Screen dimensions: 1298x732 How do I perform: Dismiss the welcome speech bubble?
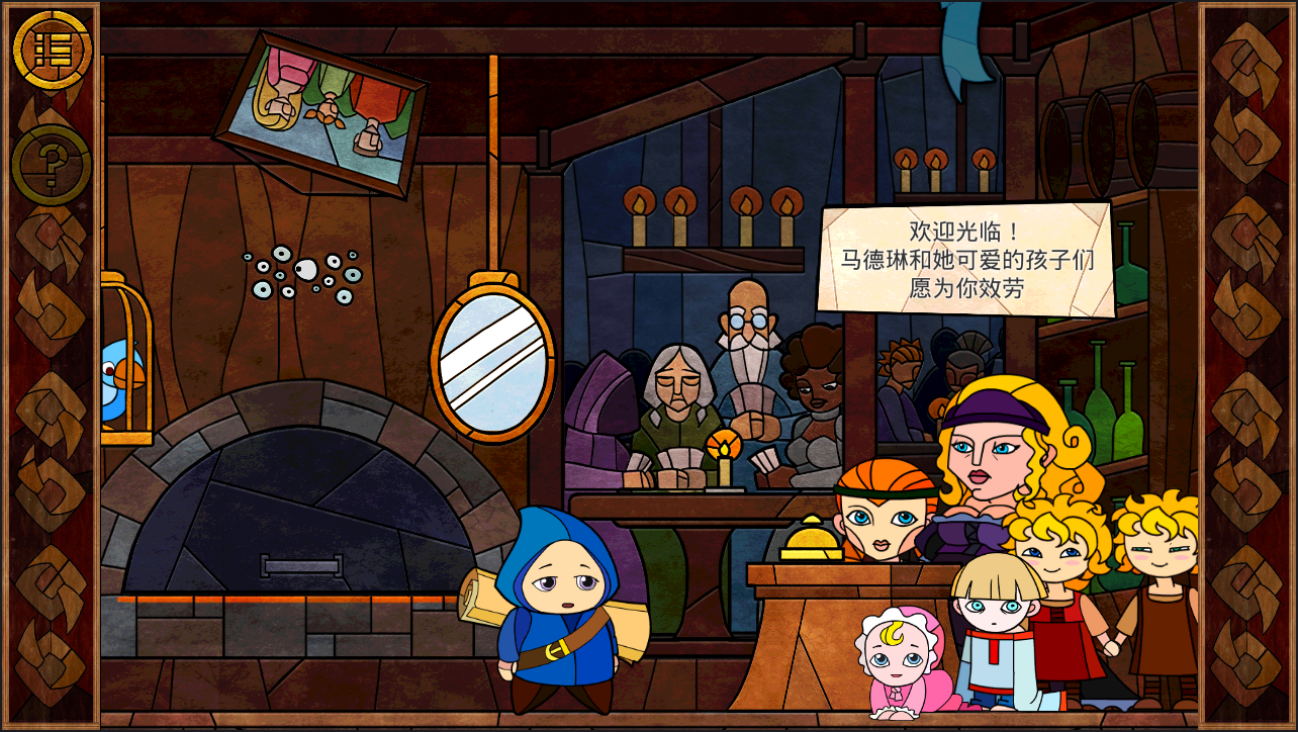pyautogui.click(x=966, y=260)
